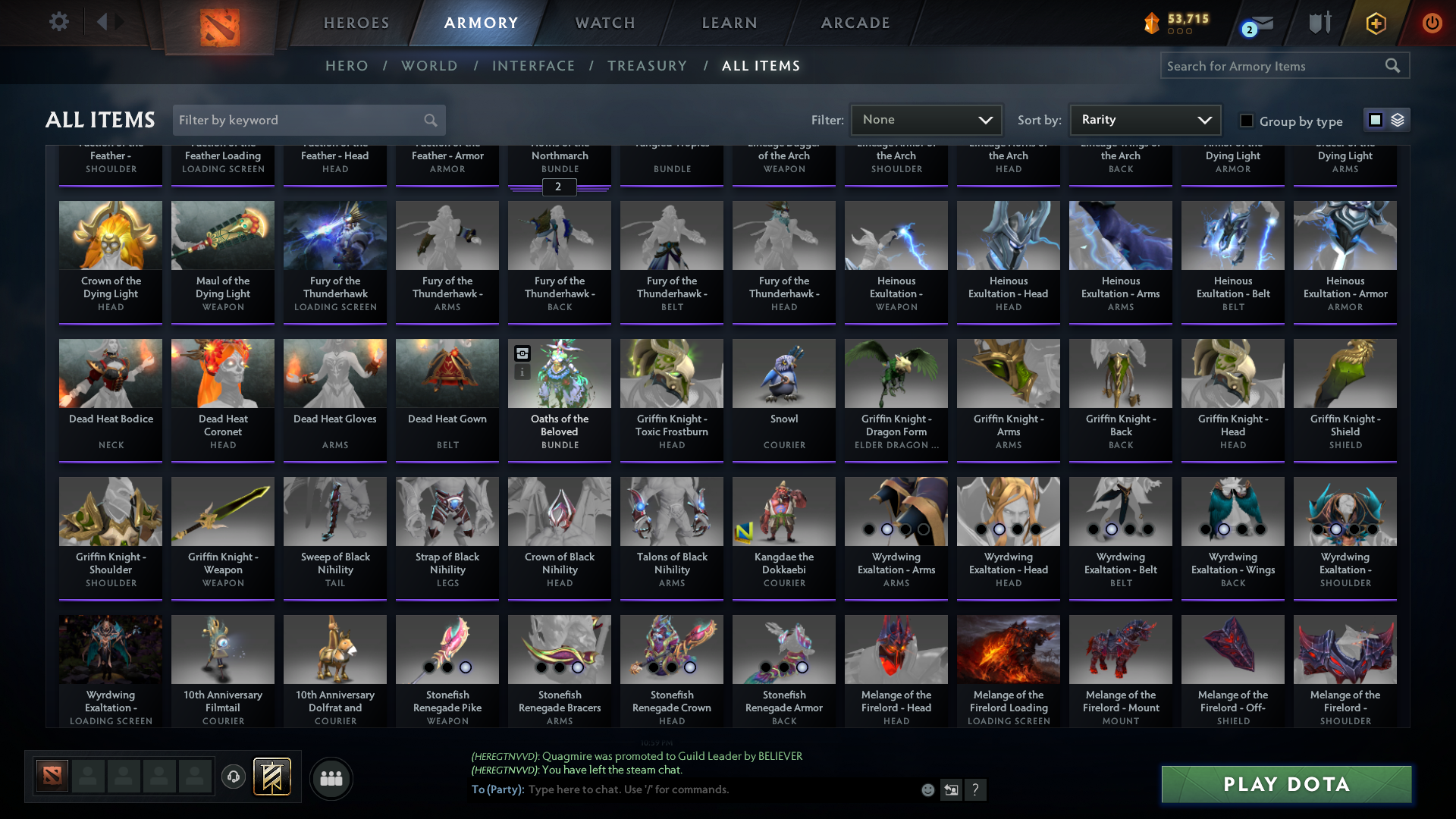Open the Sort by Rarity dropdown
Image resolution: width=1456 pixels, height=819 pixels.
pyautogui.click(x=1144, y=120)
